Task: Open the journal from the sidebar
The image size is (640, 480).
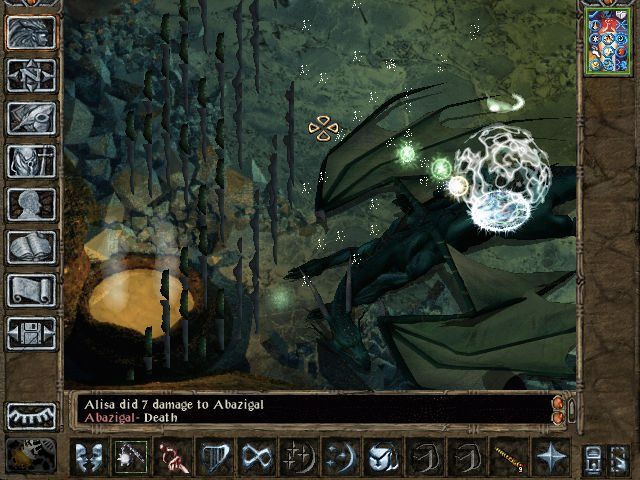Action: (31, 118)
